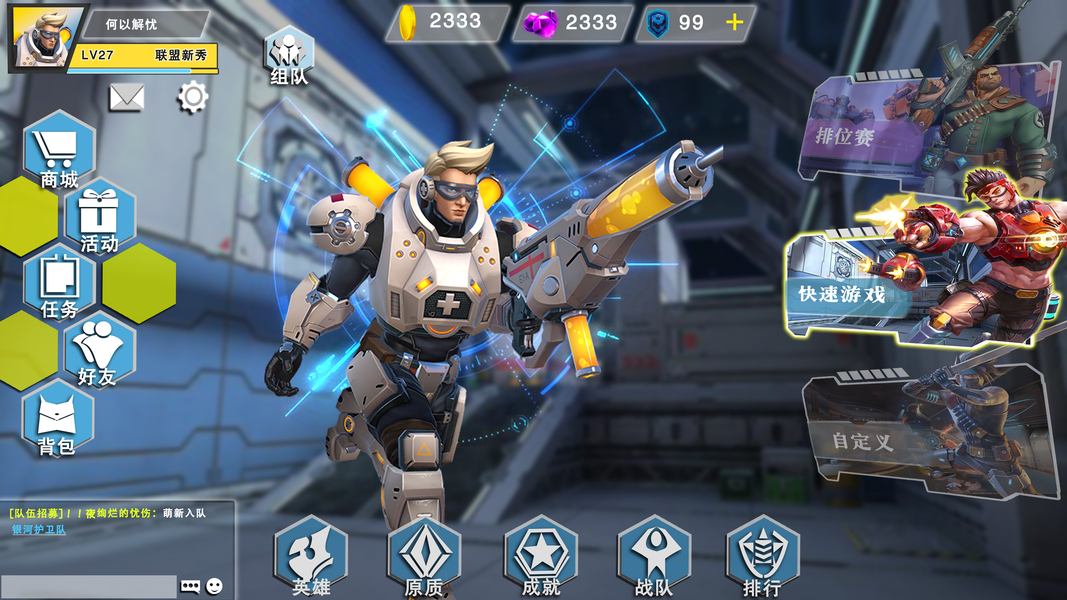Open the 战队 clan screen
The image size is (1067, 600).
[654, 557]
